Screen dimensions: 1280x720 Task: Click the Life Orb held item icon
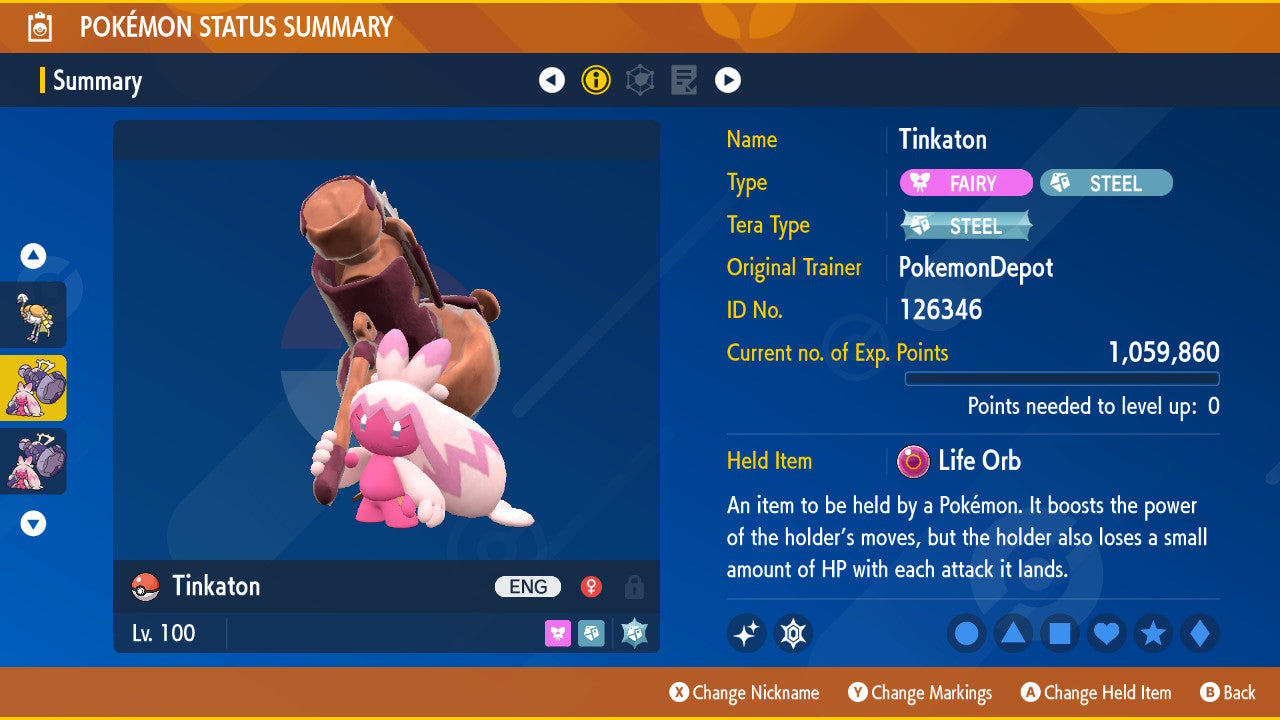coord(913,461)
